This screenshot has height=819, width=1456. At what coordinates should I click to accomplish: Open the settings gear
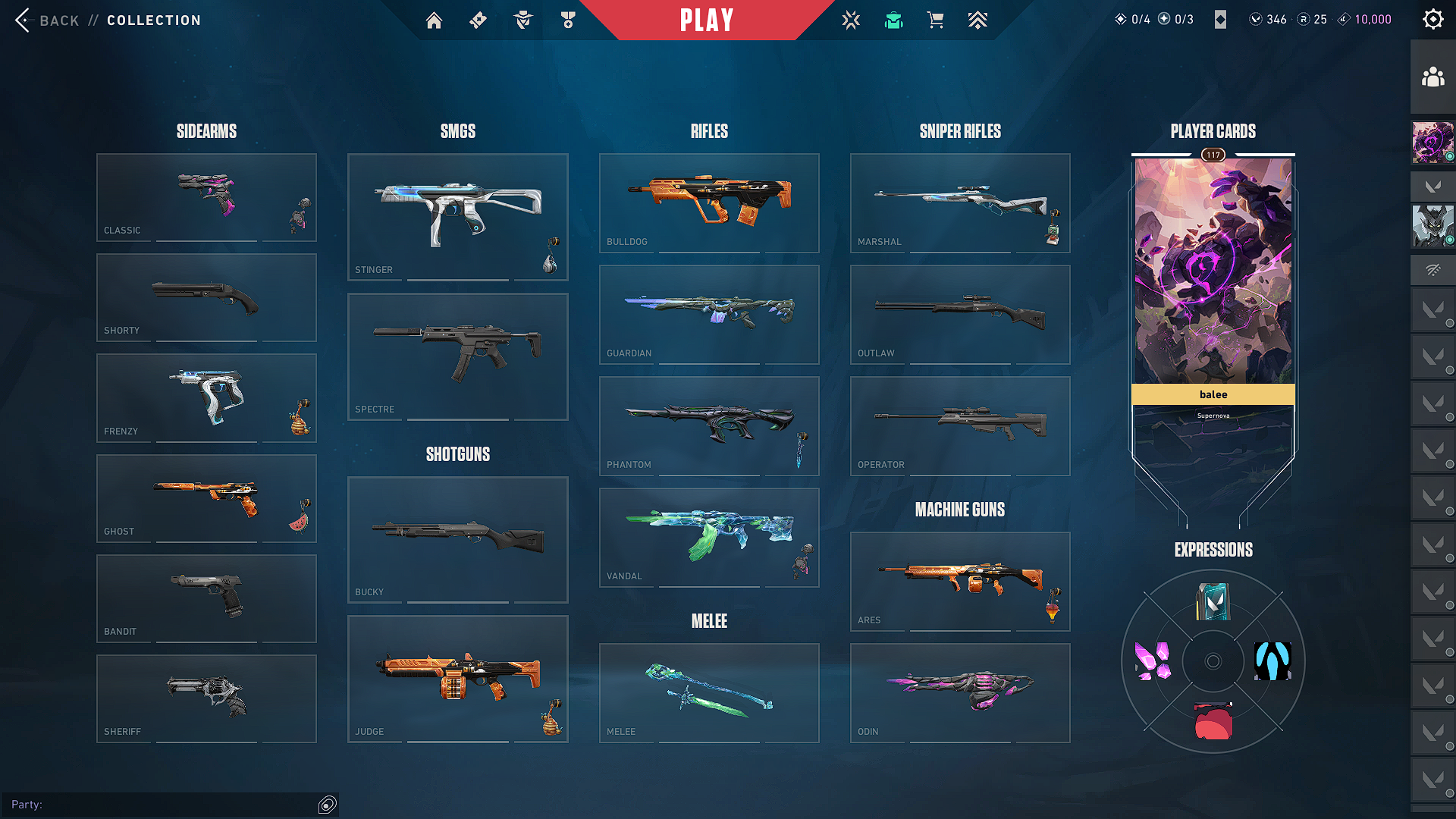pyautogui.click(x=1432, y=20)
